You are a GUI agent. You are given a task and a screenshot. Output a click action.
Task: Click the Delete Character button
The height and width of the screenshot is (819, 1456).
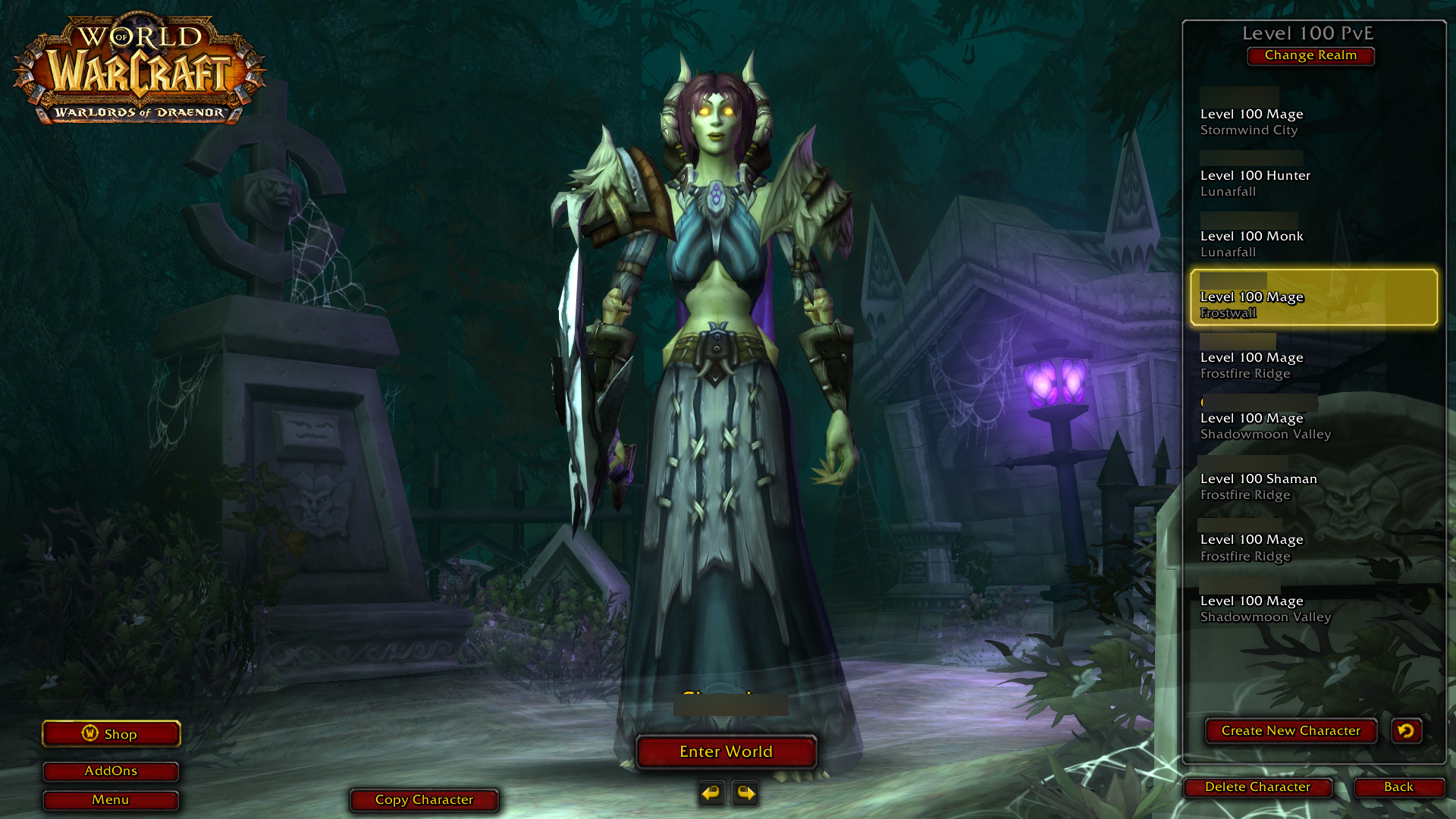(x=1257, y=787)
